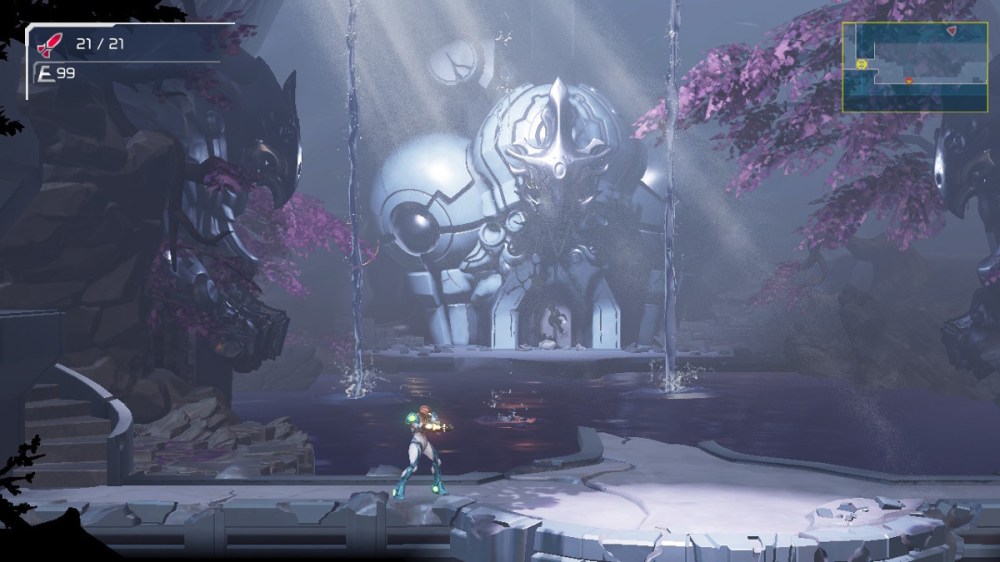Select the red triangle marker on the minimap
Screen dimensions: 1000x562
[x=951, y=31]
